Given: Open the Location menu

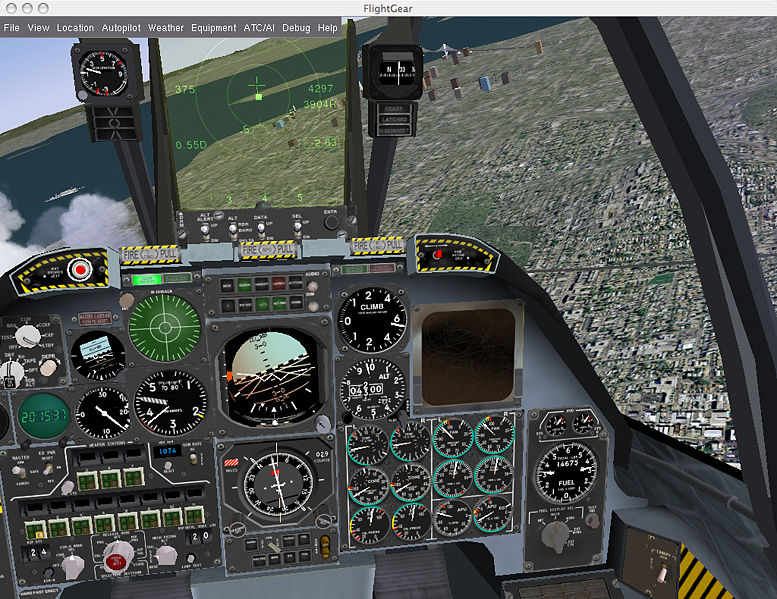Looking at the screenshot, I should point(75,28).
